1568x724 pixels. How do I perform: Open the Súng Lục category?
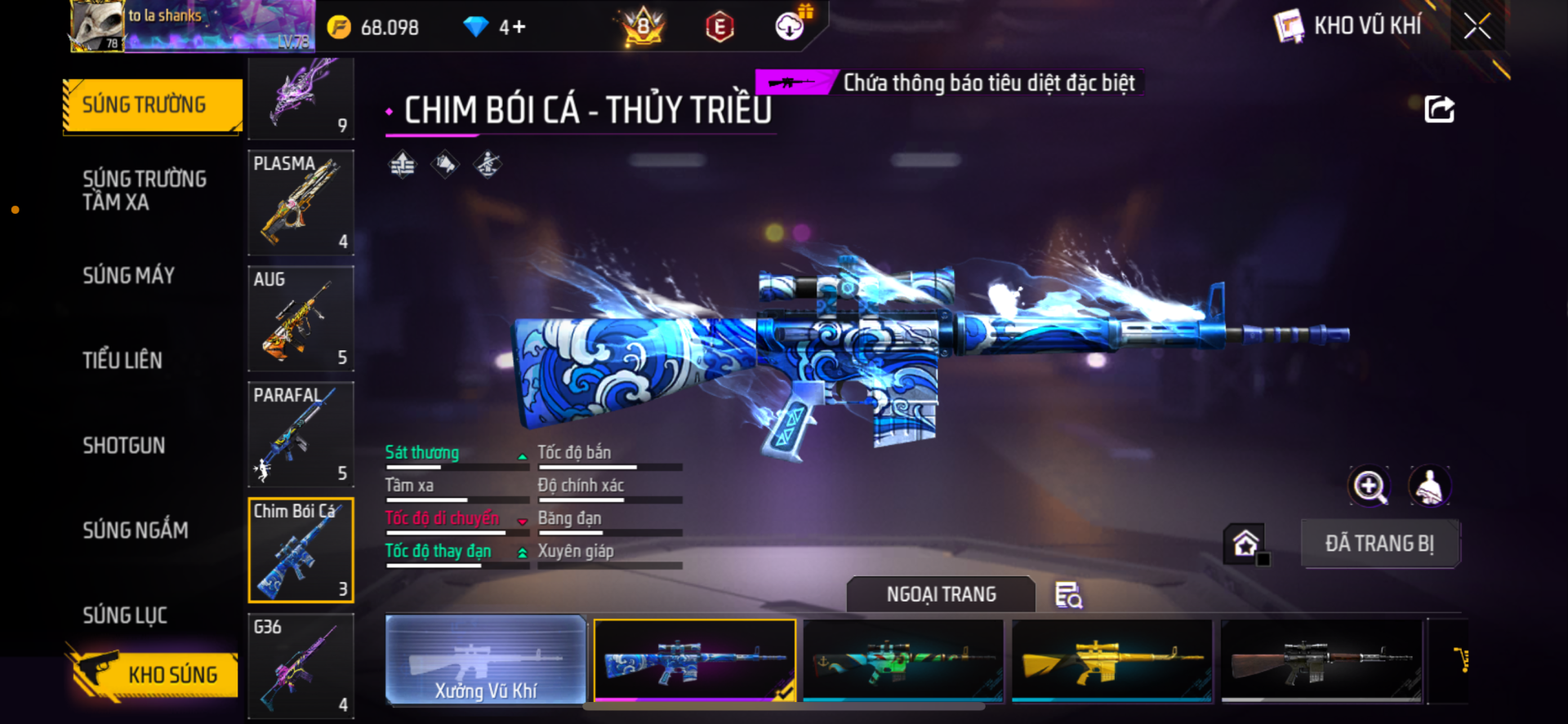125,615
